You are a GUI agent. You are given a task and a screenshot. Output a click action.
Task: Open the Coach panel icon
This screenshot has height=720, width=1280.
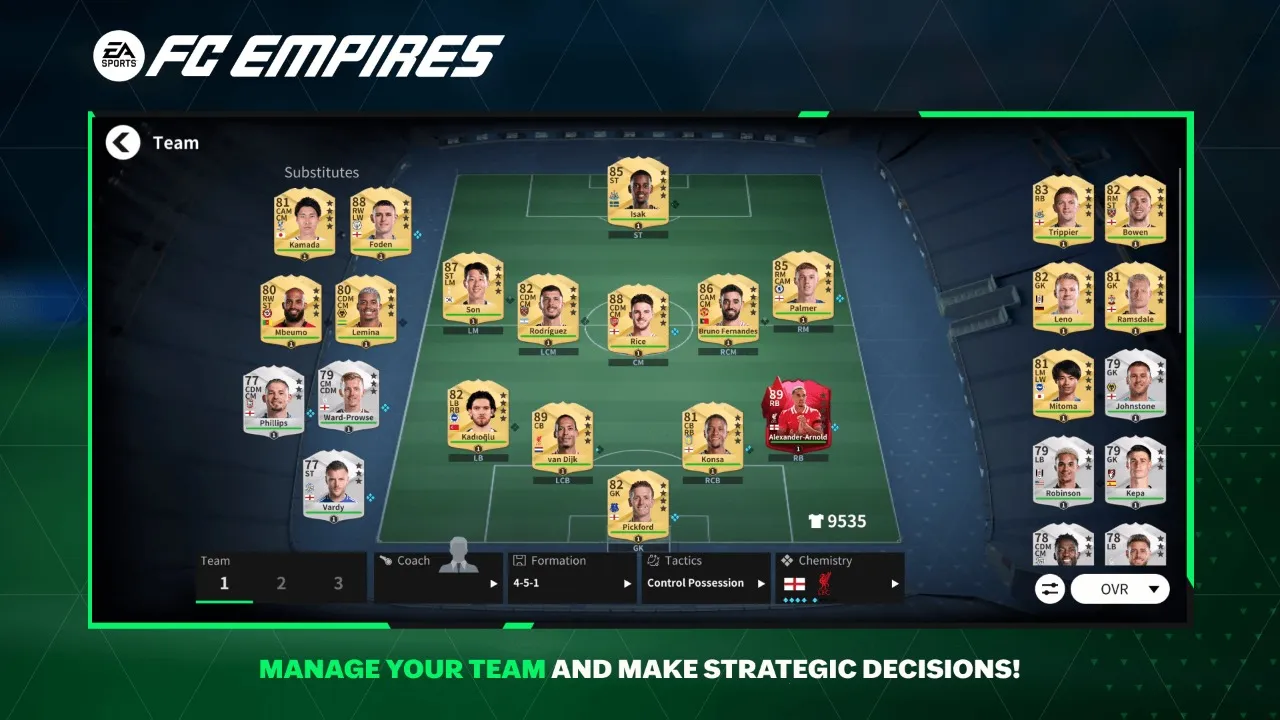388,560
